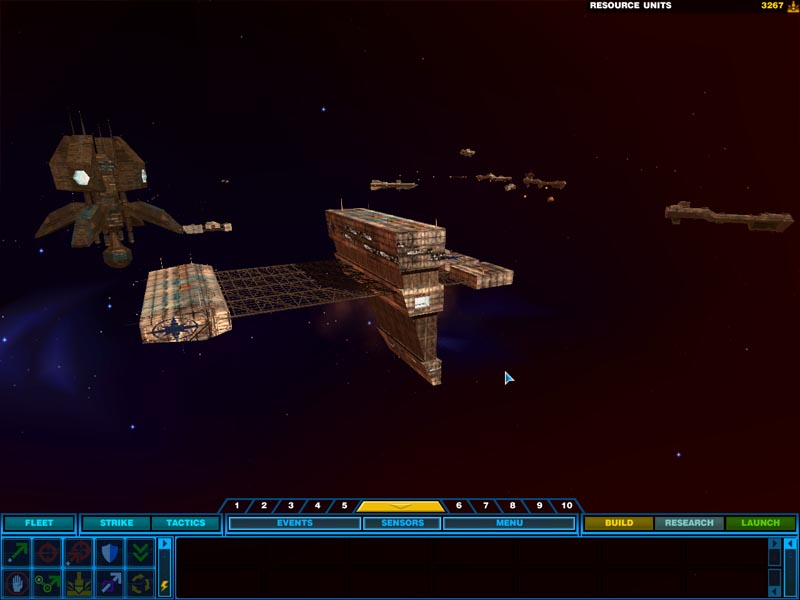800x600 pixels.
Task: Activate the green double-chevron command icon
Action: [140, 552]
